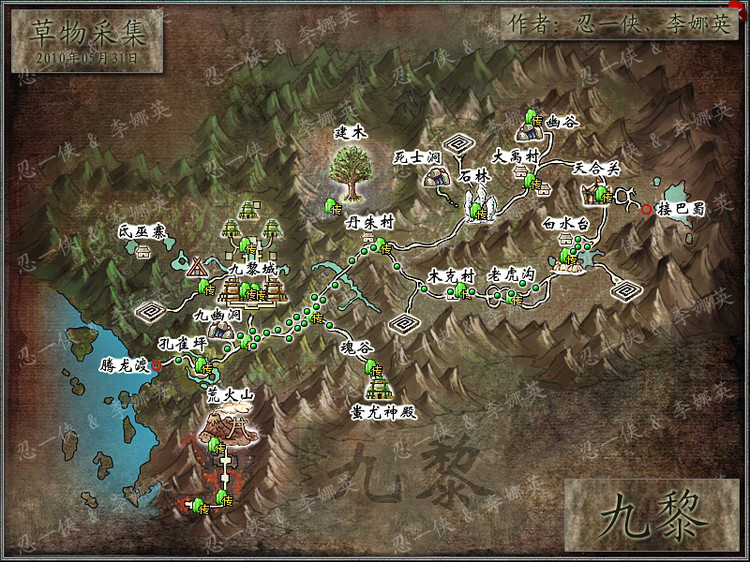This screenshot has height=562, width=750.
Task: Select the 建木 tree location on map
Action: [351, 172]
